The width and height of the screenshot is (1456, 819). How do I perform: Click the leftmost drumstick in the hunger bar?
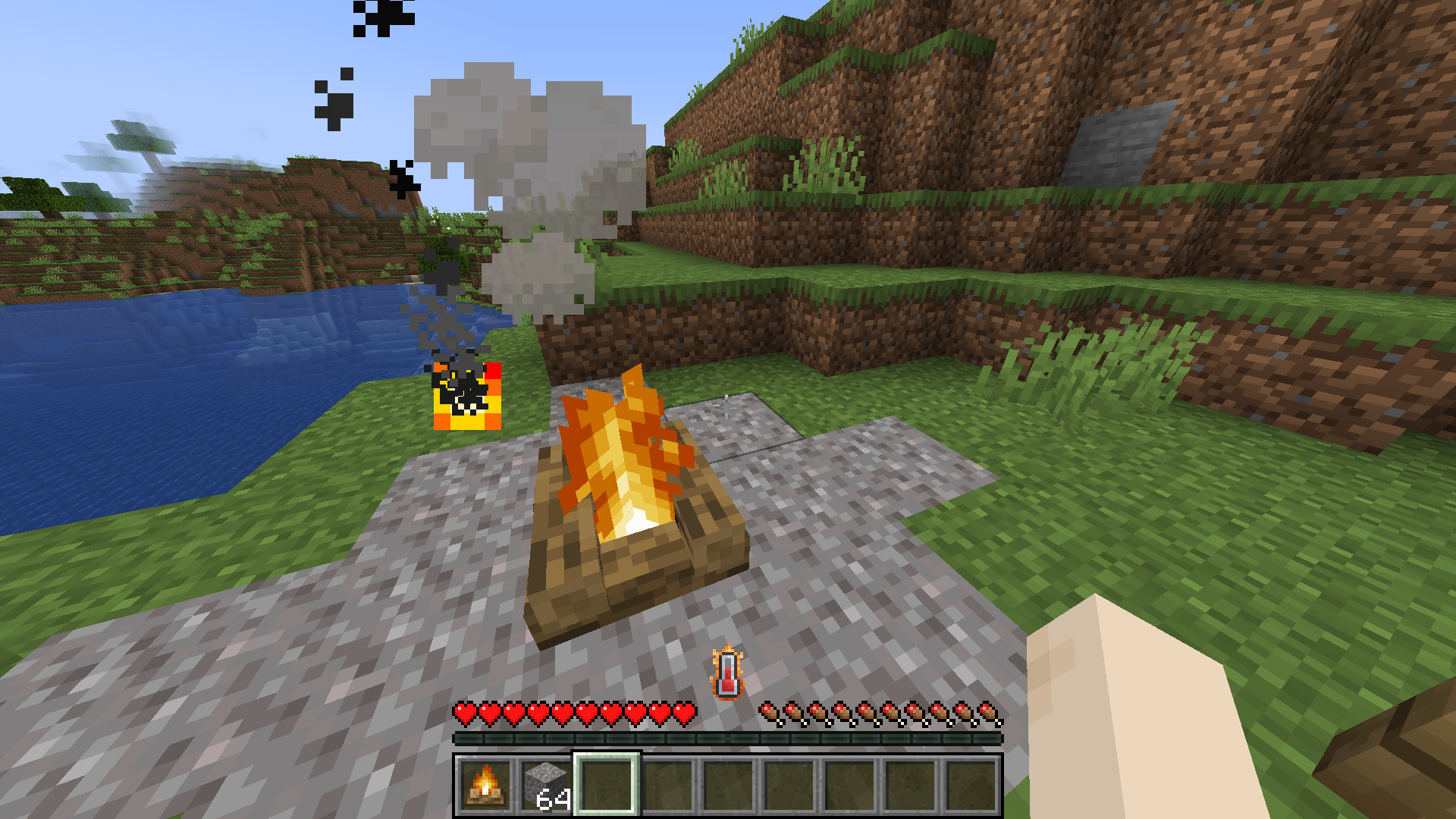(770, 713)
